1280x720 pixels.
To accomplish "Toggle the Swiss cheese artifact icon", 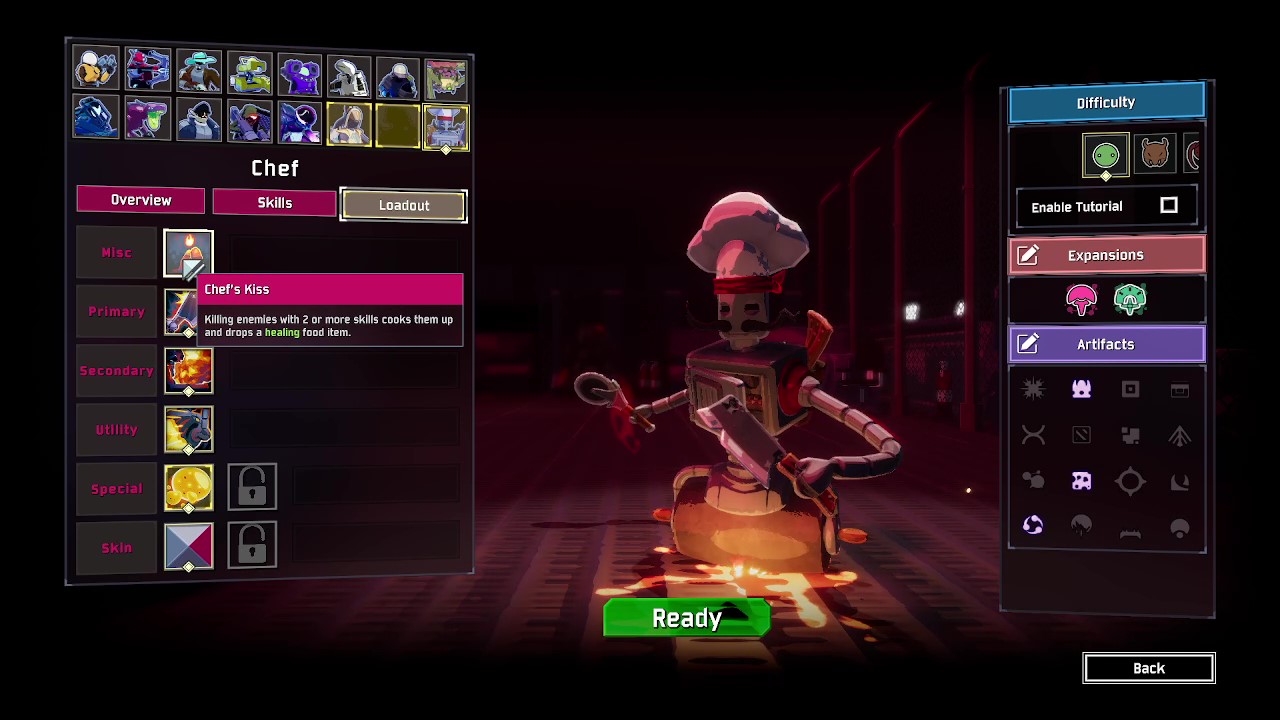I will 1081,482.
